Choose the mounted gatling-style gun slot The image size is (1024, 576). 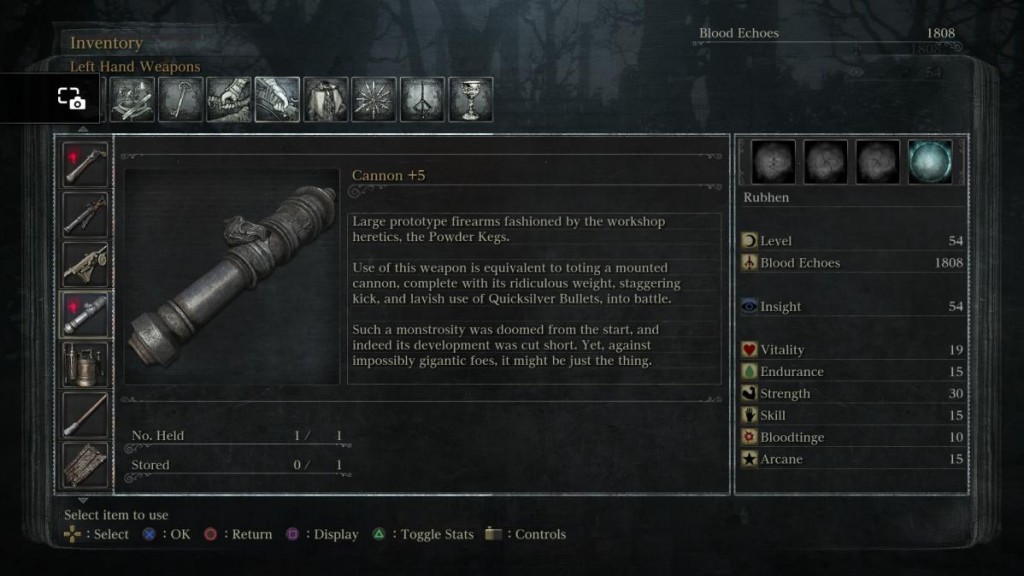click(x=86, y=264)
